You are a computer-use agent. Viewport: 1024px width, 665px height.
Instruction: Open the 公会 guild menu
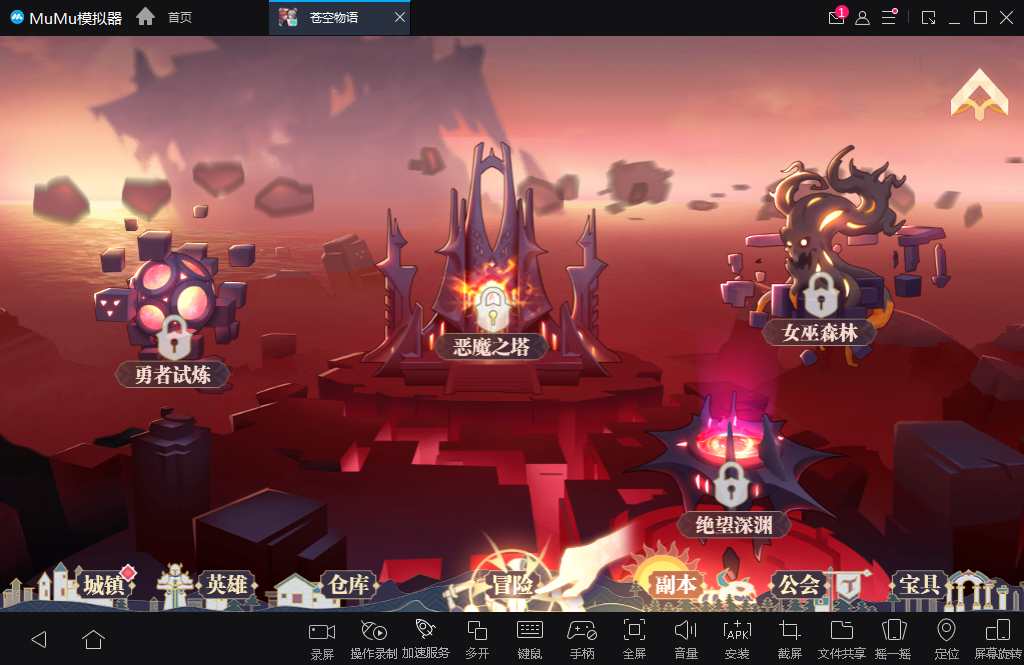(799, 585)
